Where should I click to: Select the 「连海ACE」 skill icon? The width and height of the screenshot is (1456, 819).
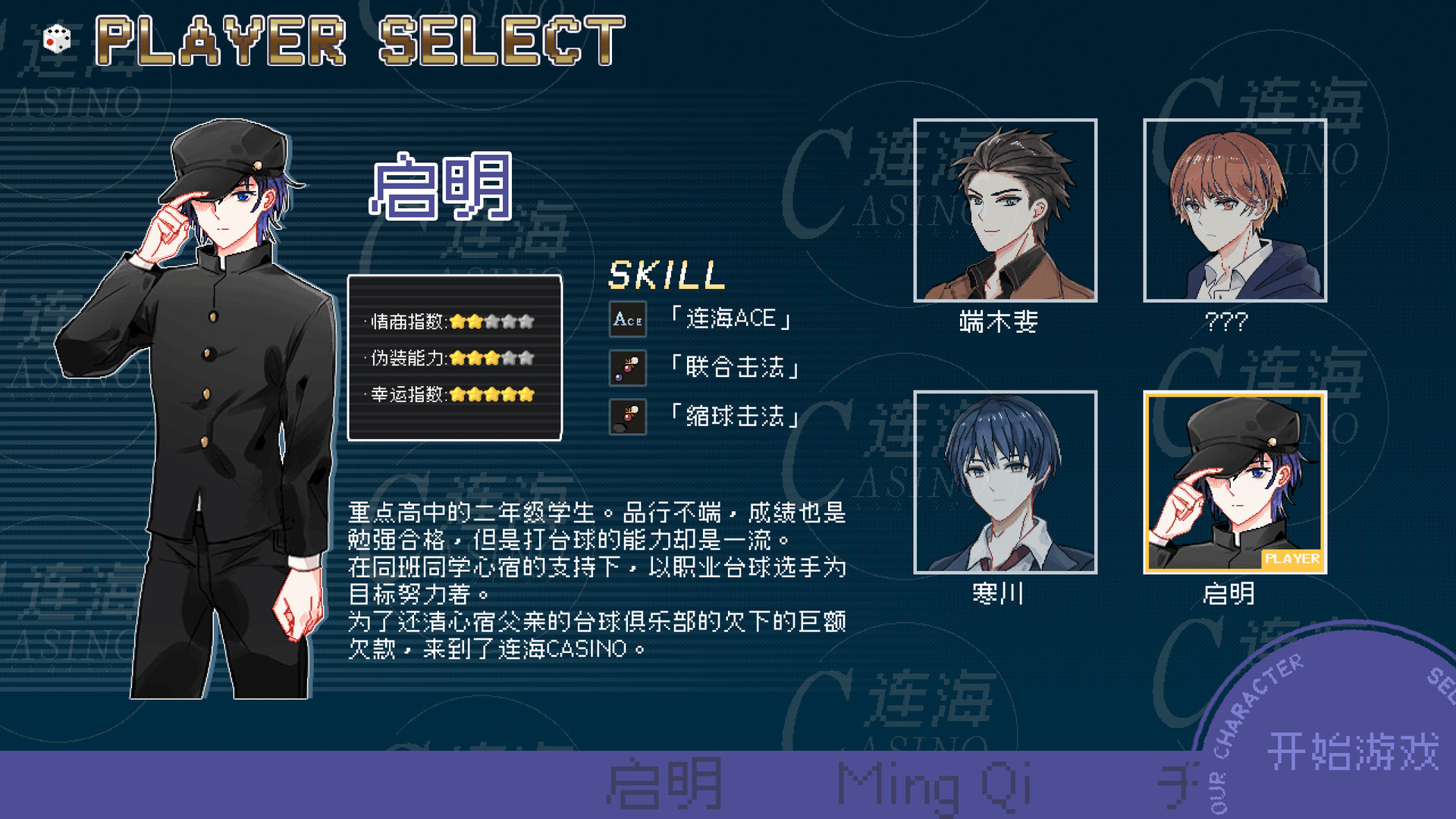pyautogui.click(x=628, y=318)
